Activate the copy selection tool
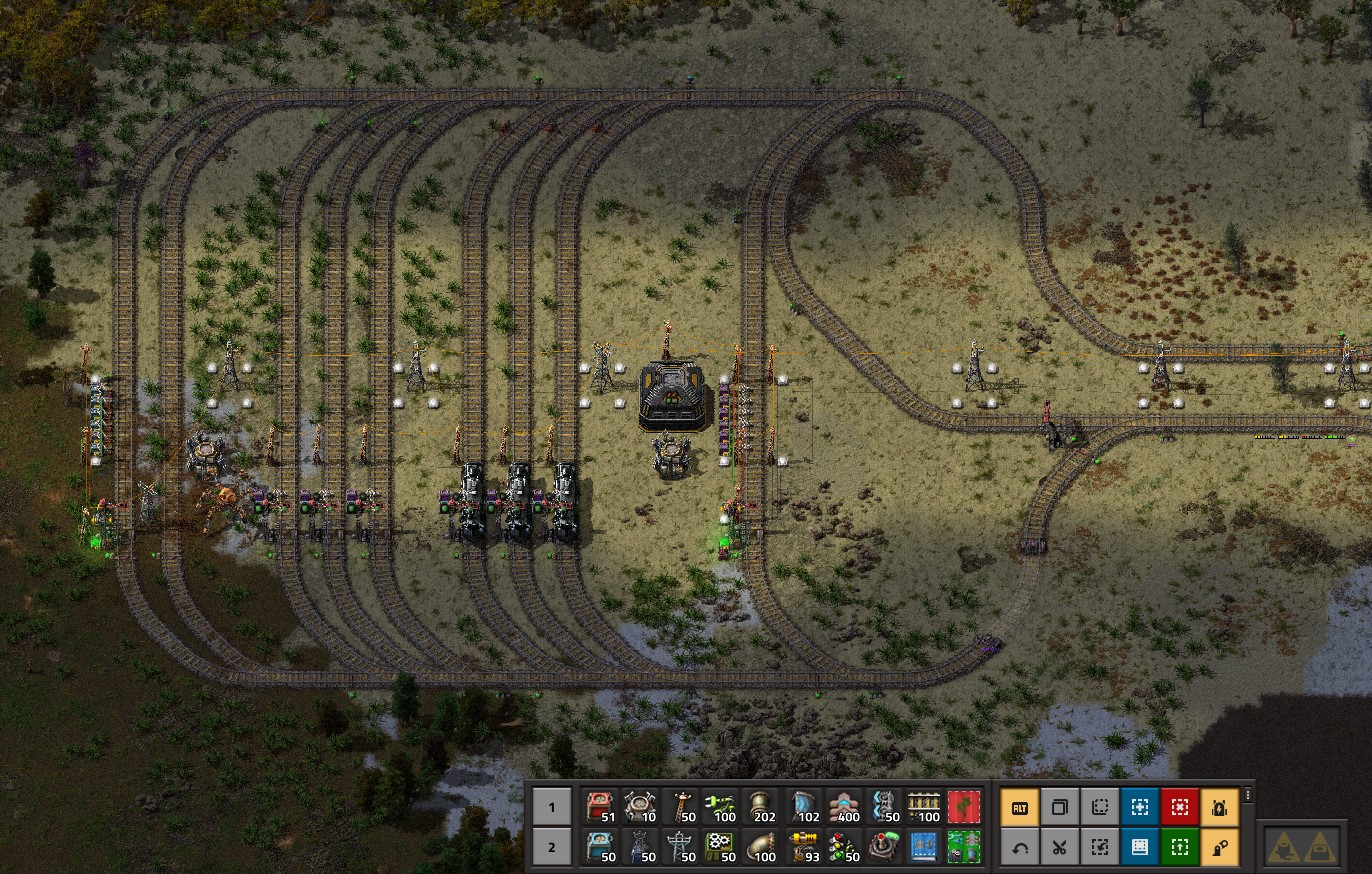1372x874 pixels. click(1060, 806)
